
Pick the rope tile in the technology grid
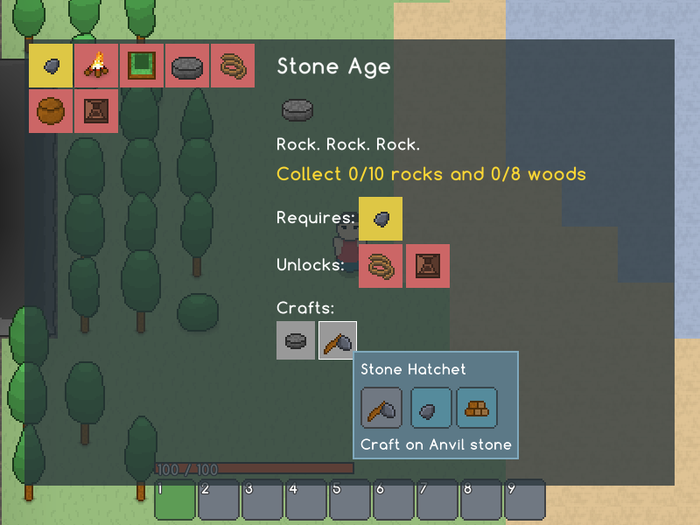point(233,66)
